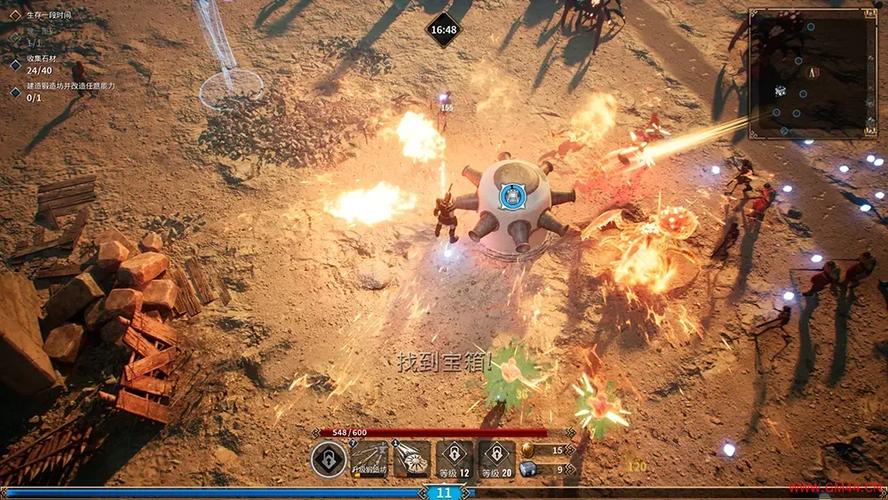Click the locked slot labeled 等级 20
The width and height of the screenshot is (888, 500).
point(497,459)
